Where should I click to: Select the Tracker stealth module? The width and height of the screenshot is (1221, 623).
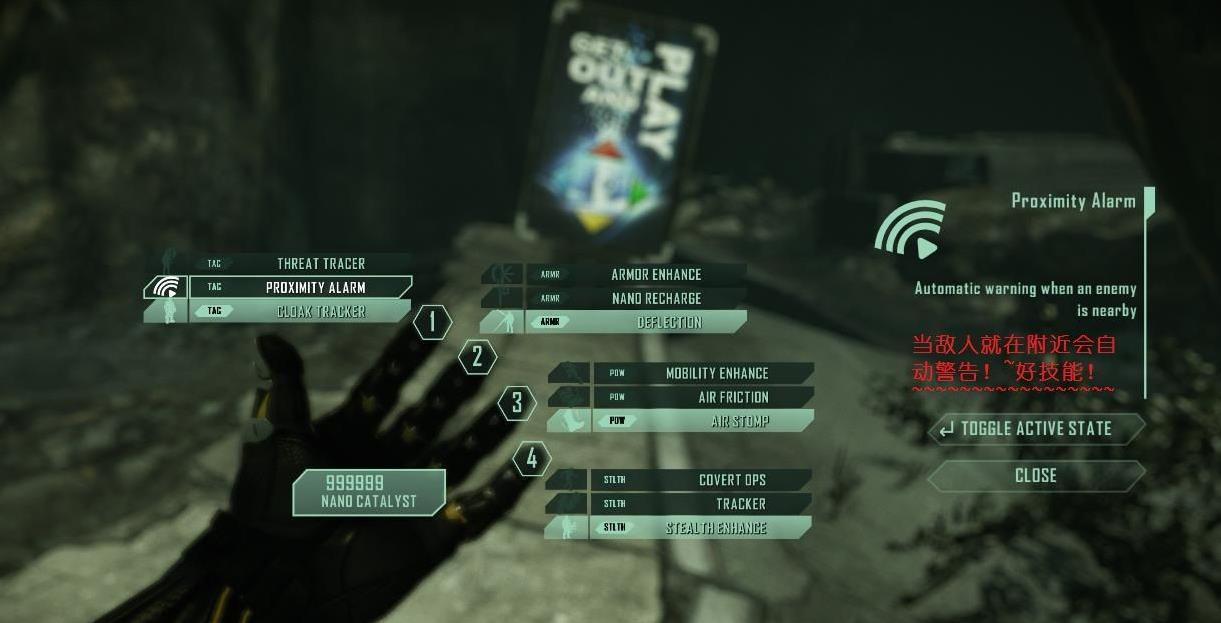[x=740, y=505]
